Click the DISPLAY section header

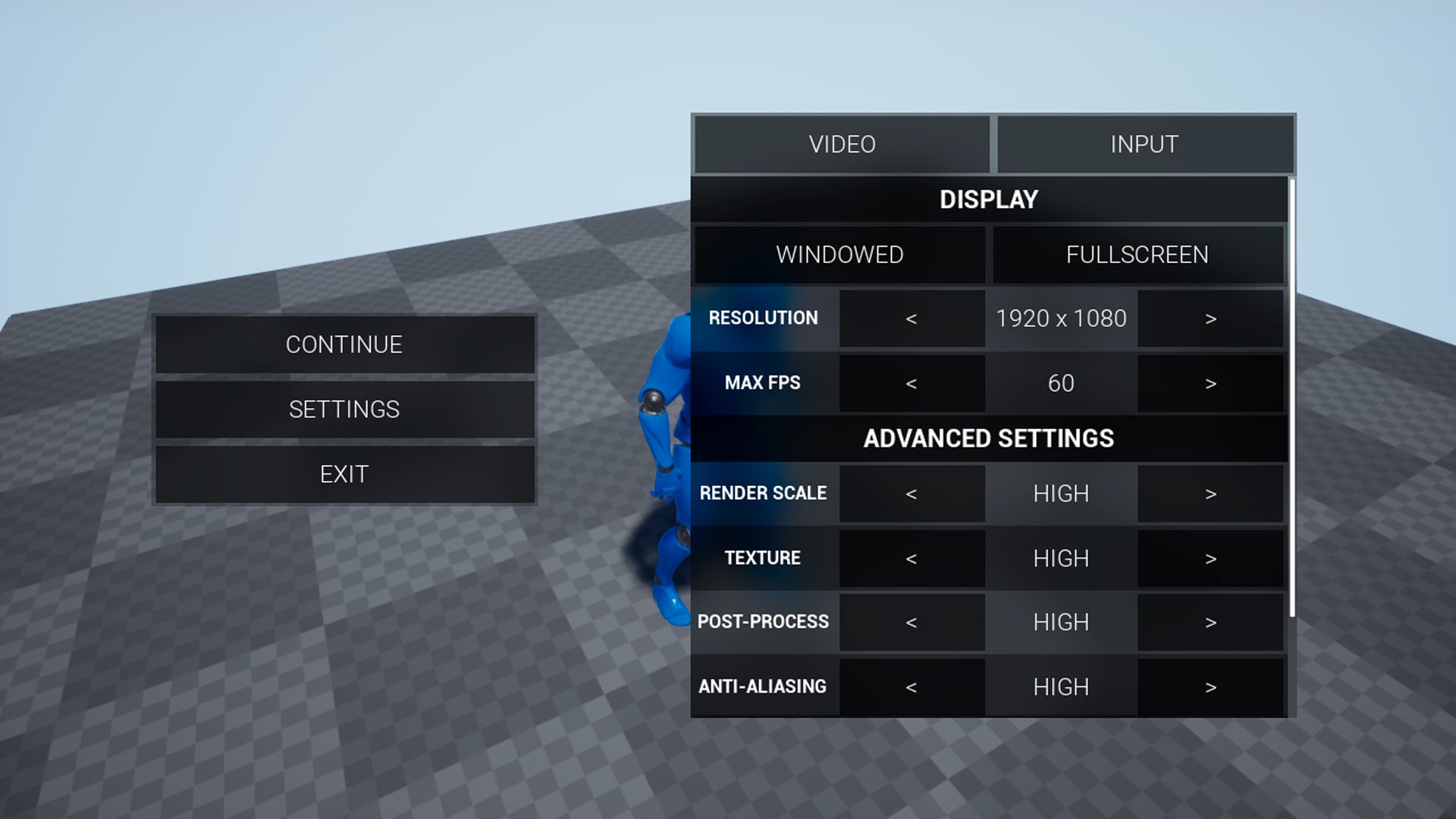pos(990,199)
